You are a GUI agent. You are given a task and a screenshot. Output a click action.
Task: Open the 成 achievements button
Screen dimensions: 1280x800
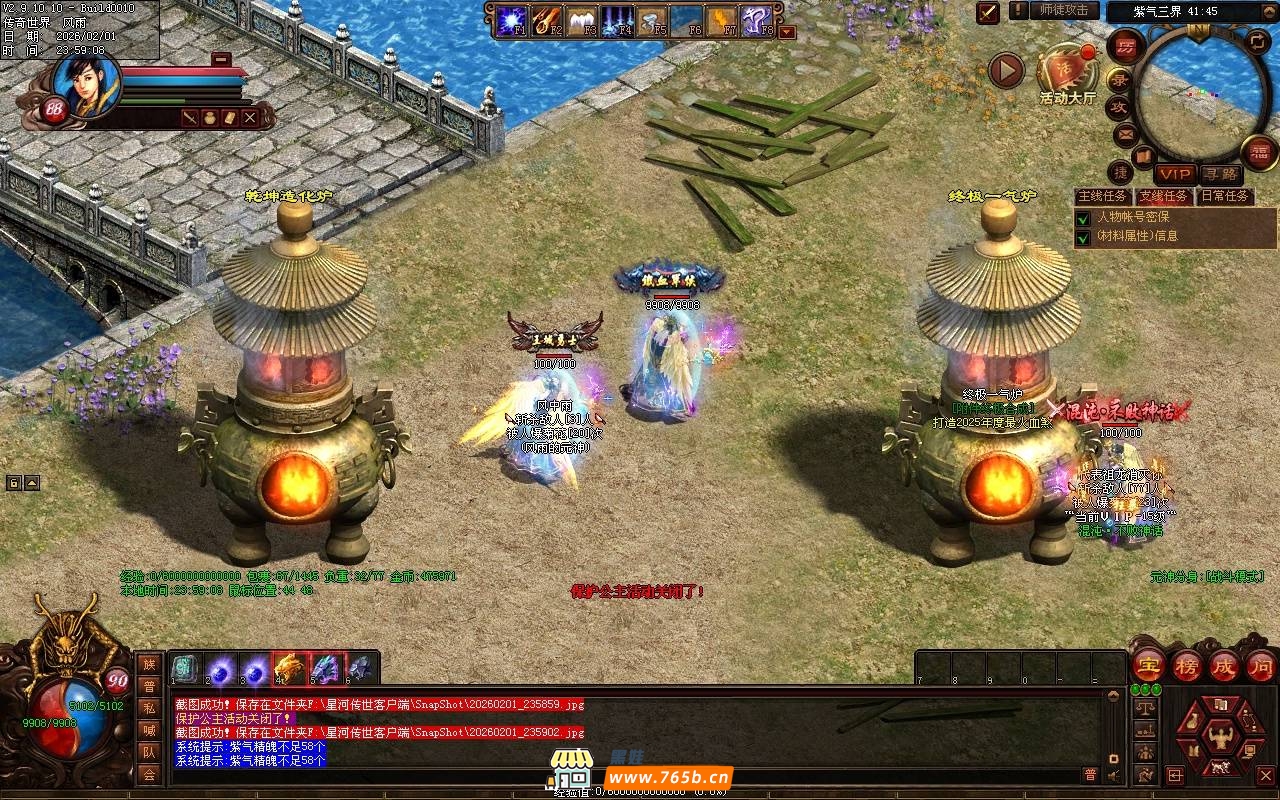pos(1224,666)
